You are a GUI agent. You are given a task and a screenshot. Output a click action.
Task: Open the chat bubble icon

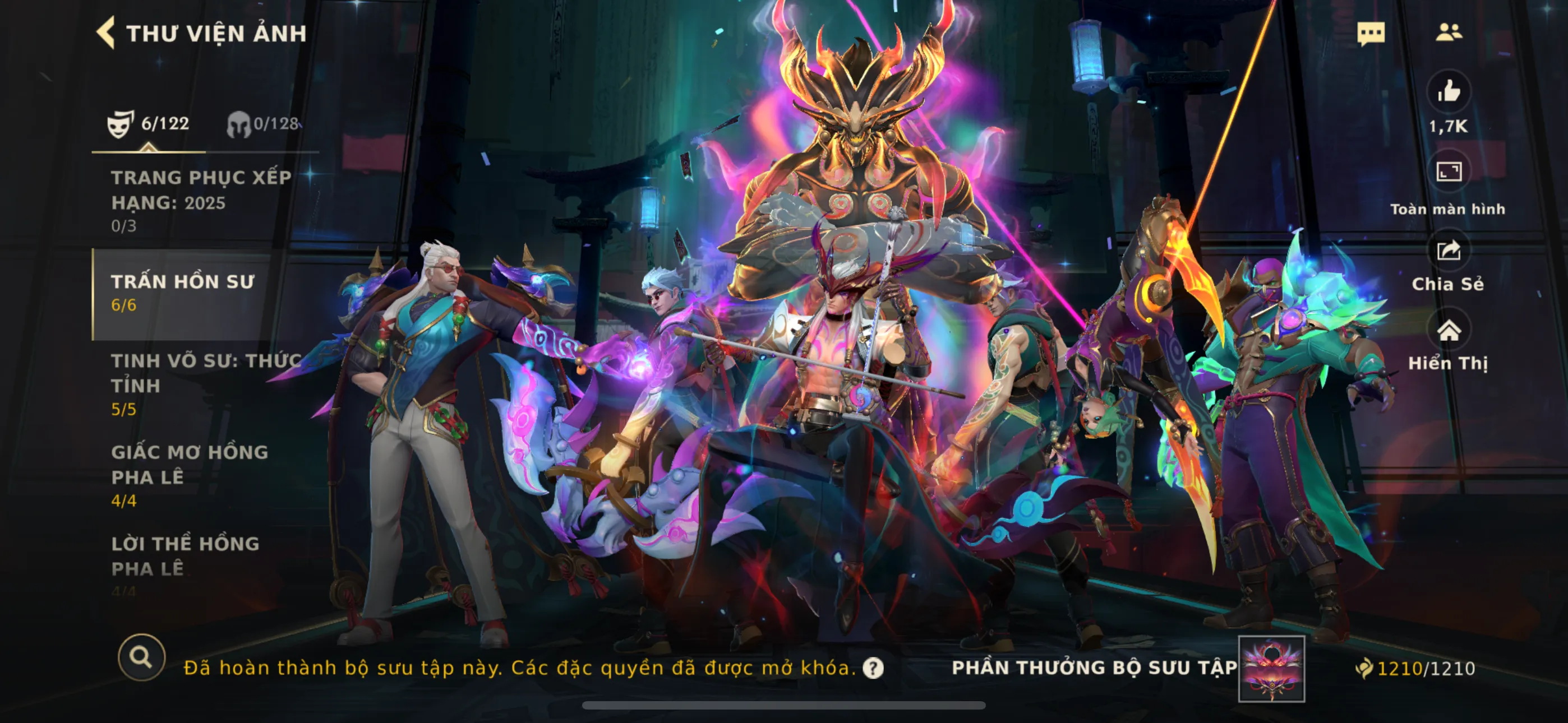(1370, 33)
